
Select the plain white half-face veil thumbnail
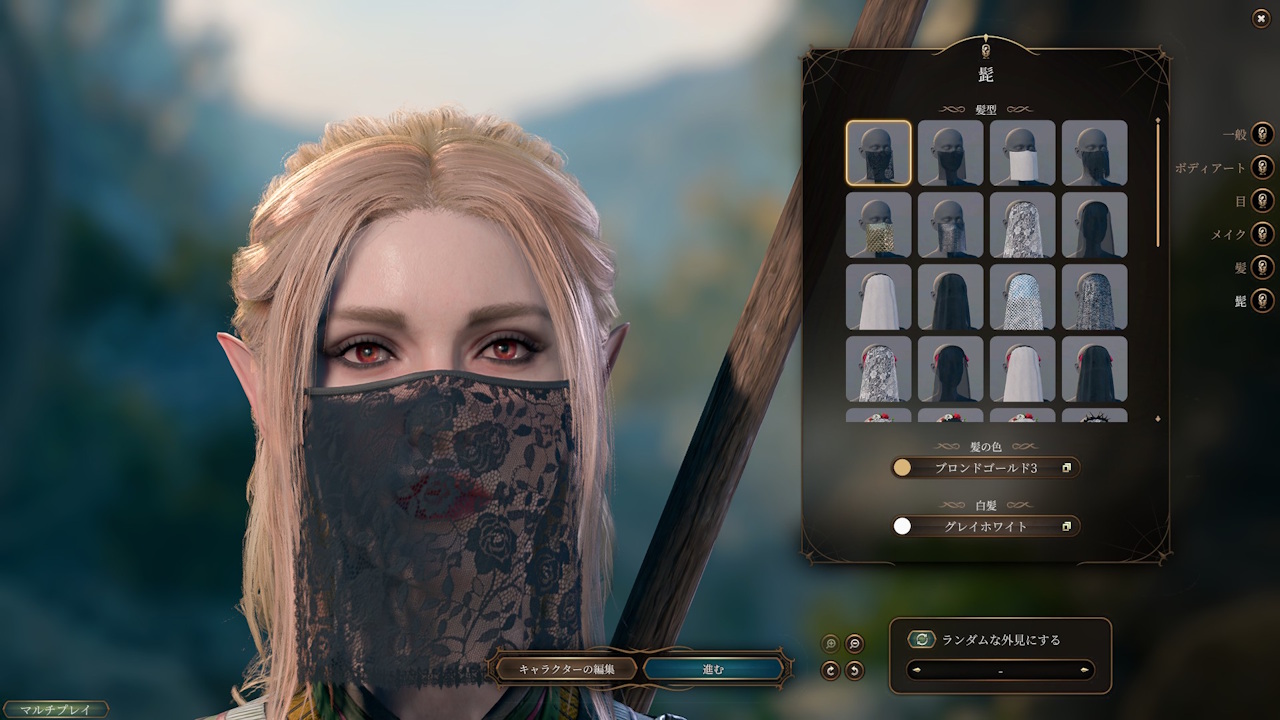click(1023, 153)
